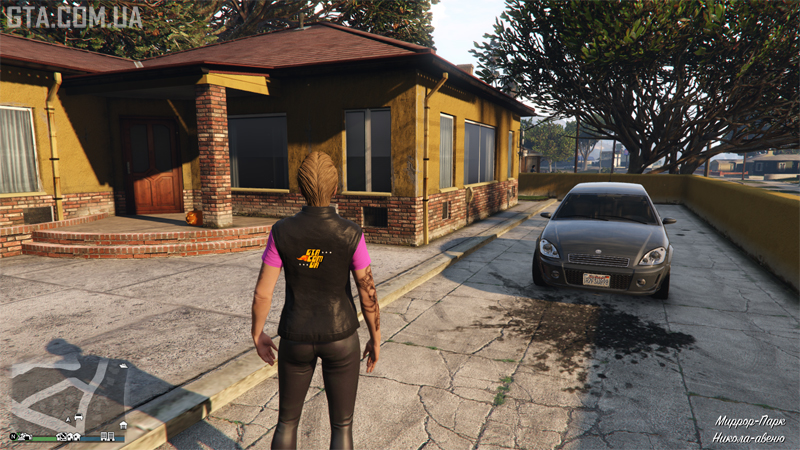800x450 pixels.
Task: Open the GTA.COM.UA watermark link
Action: pyautogui.click(x=72, y=17)
